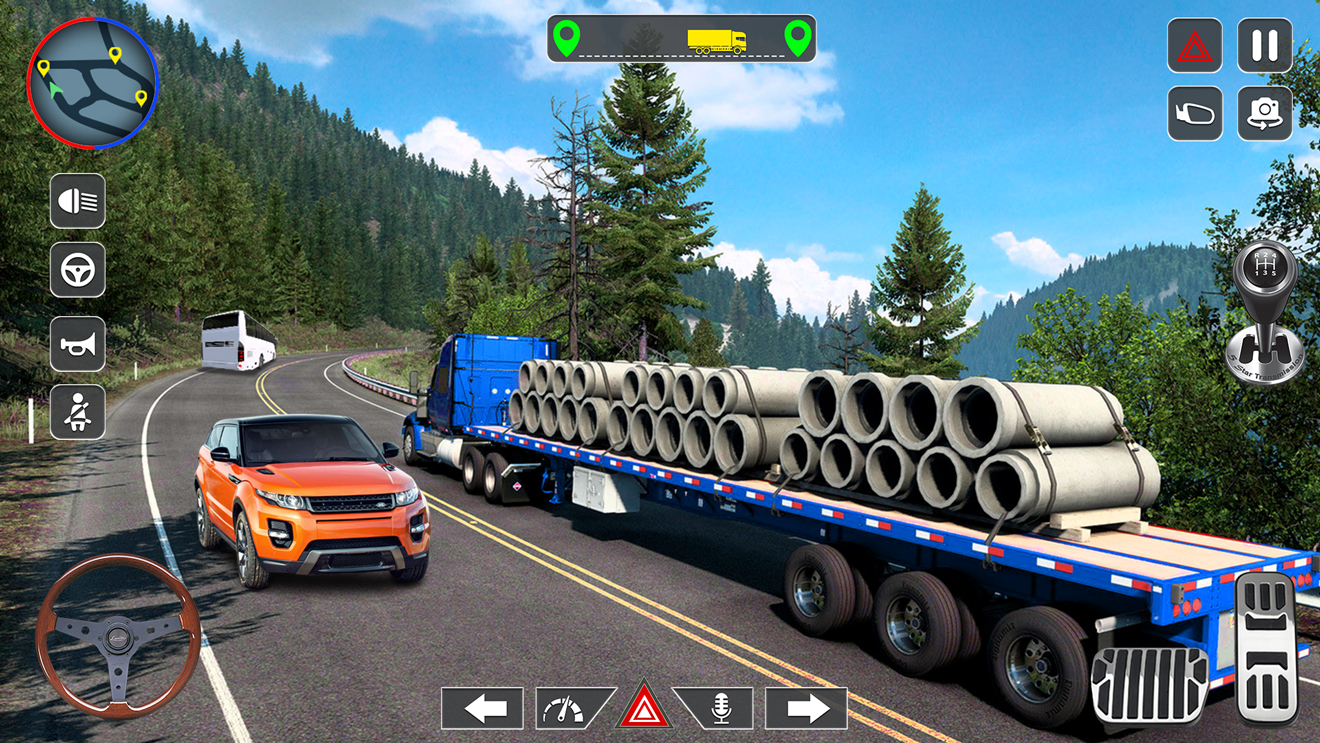Click the top-right warning triangle button
The width and height of the screenshot is (1320, 743).
pos(1195,46)
